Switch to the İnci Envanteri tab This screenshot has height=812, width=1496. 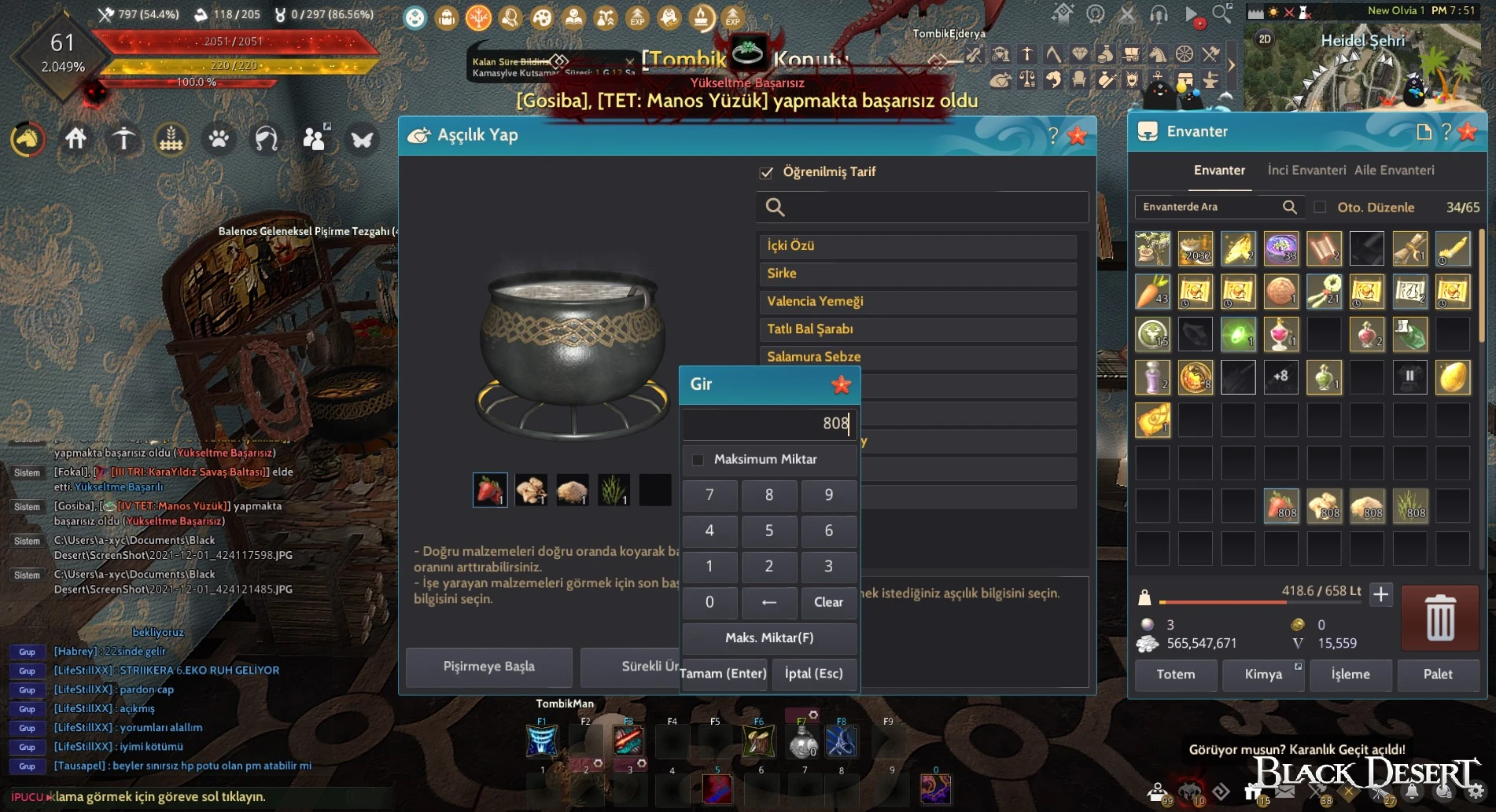point(1306,171)
